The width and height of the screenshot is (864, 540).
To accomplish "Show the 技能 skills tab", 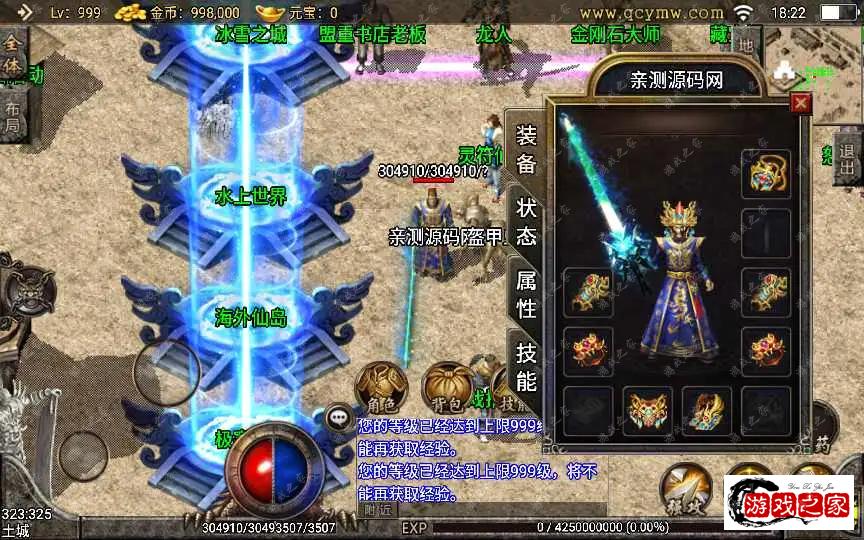I will point(526,366).
